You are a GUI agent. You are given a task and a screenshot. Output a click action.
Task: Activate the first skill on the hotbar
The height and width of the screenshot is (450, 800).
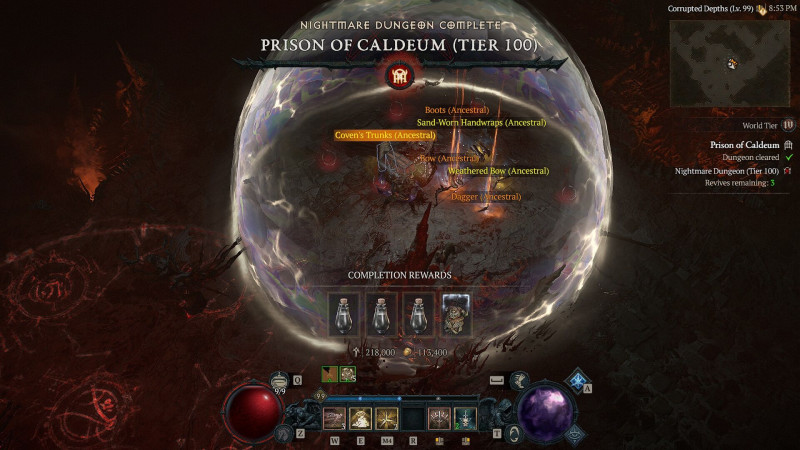[335, 419]
